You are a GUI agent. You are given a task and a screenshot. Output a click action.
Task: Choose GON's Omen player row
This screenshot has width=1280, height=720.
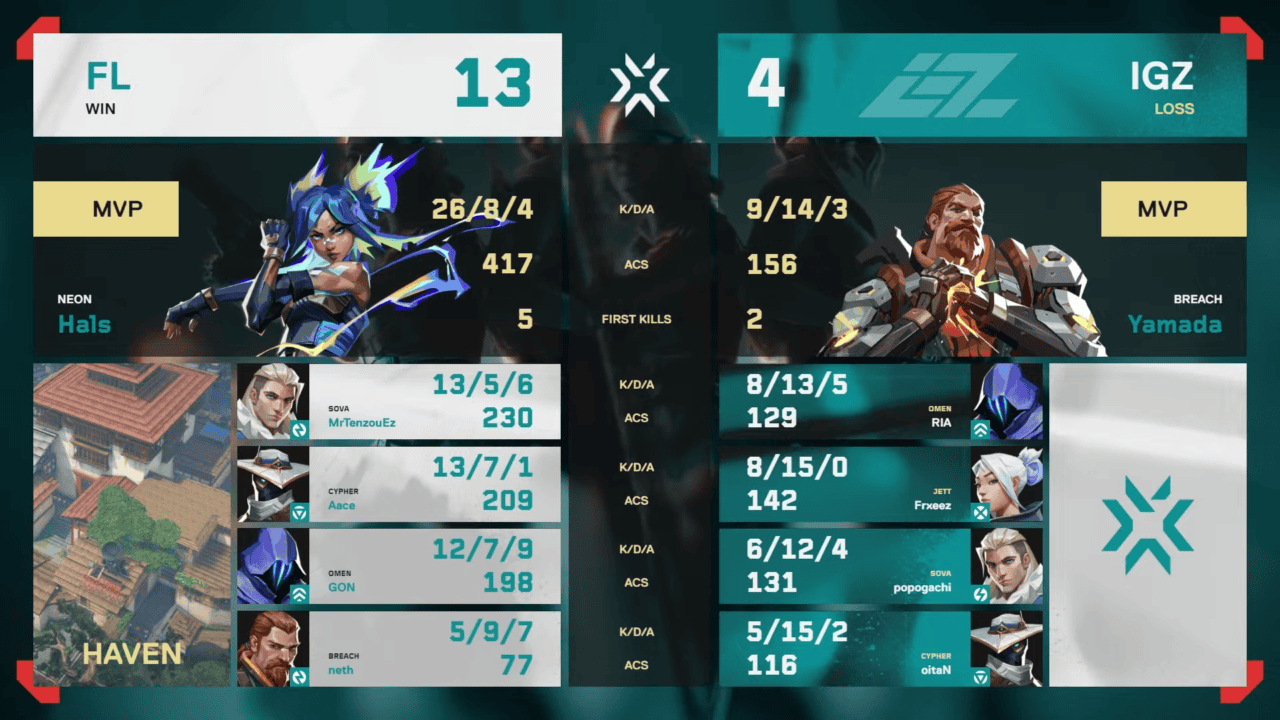pos(398,566)
